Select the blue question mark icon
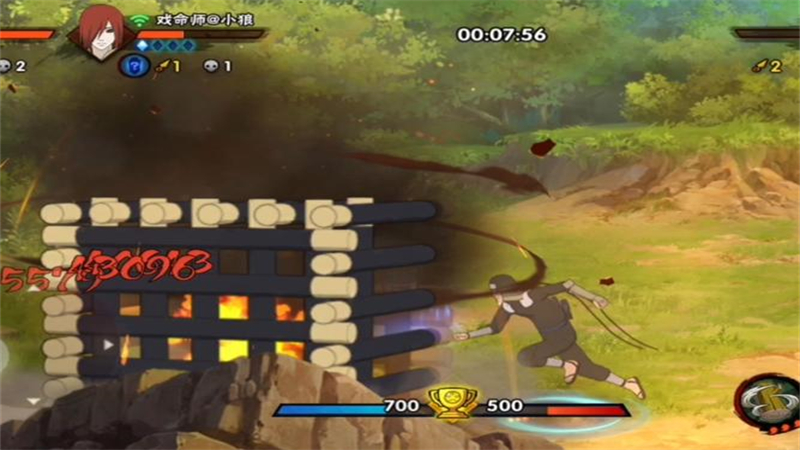Viewport: 800px width, 450px height. 133,66
